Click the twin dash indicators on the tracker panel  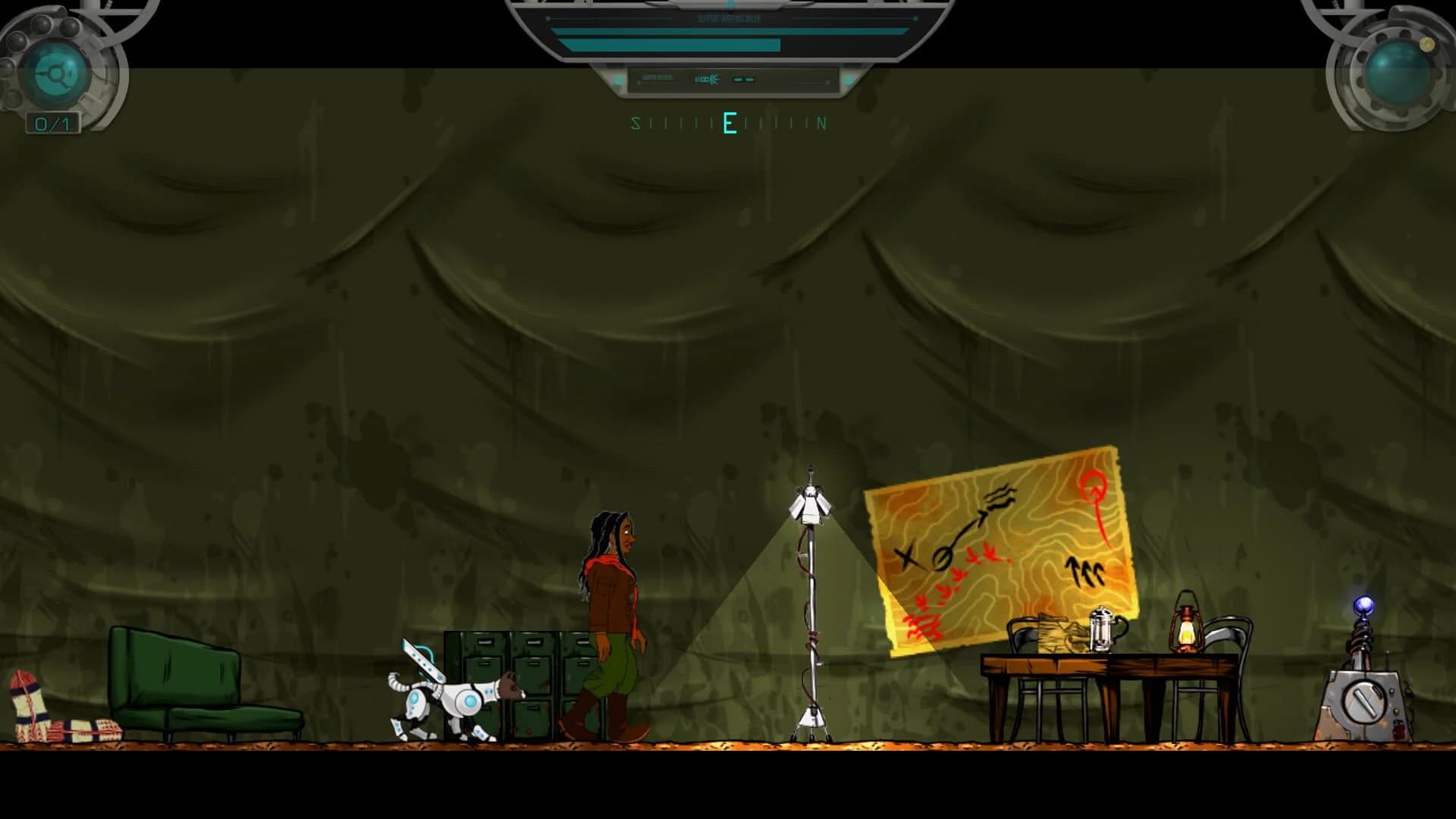[x=744, y=78]
